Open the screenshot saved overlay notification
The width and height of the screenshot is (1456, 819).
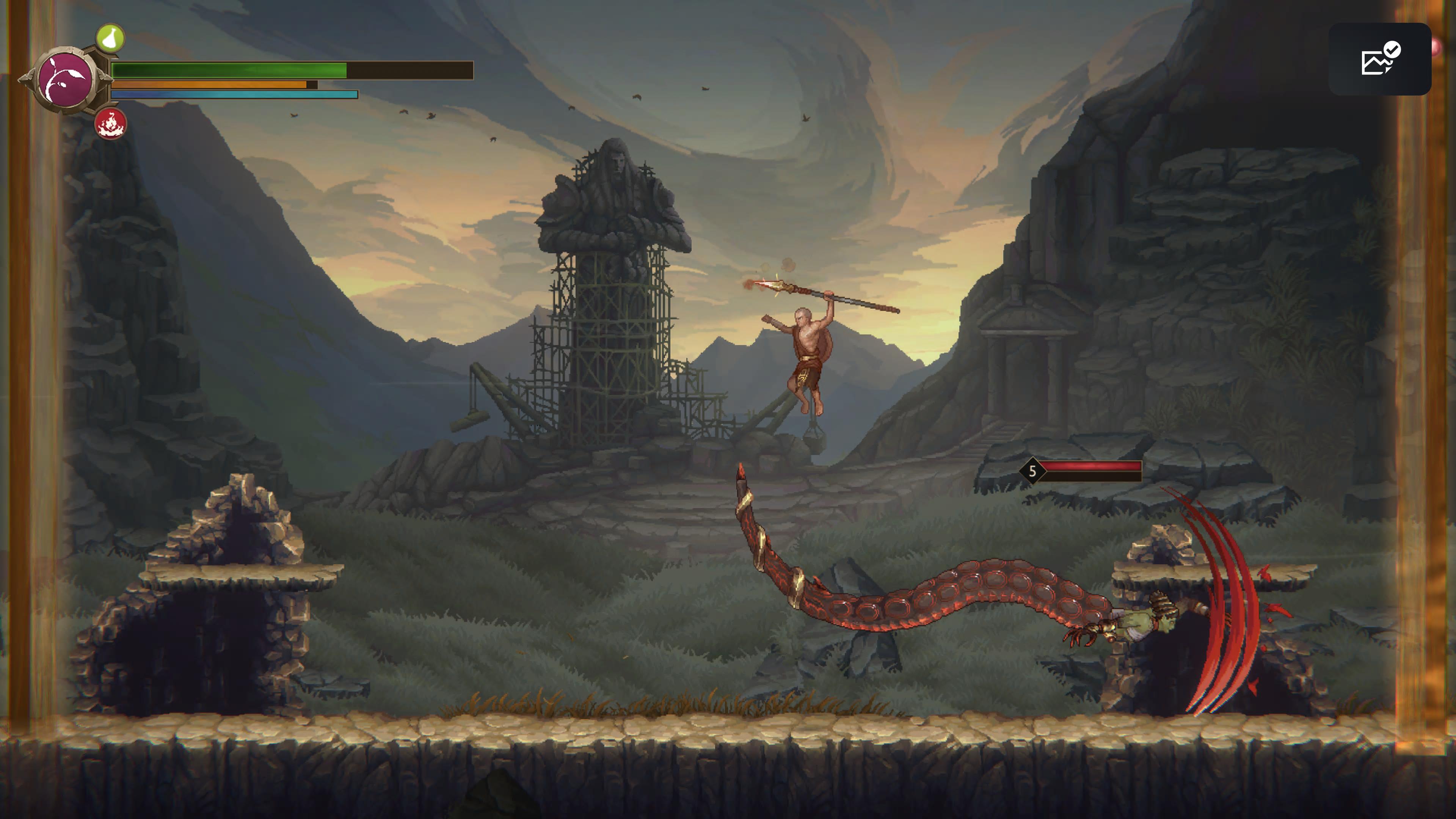(1379, 60)
